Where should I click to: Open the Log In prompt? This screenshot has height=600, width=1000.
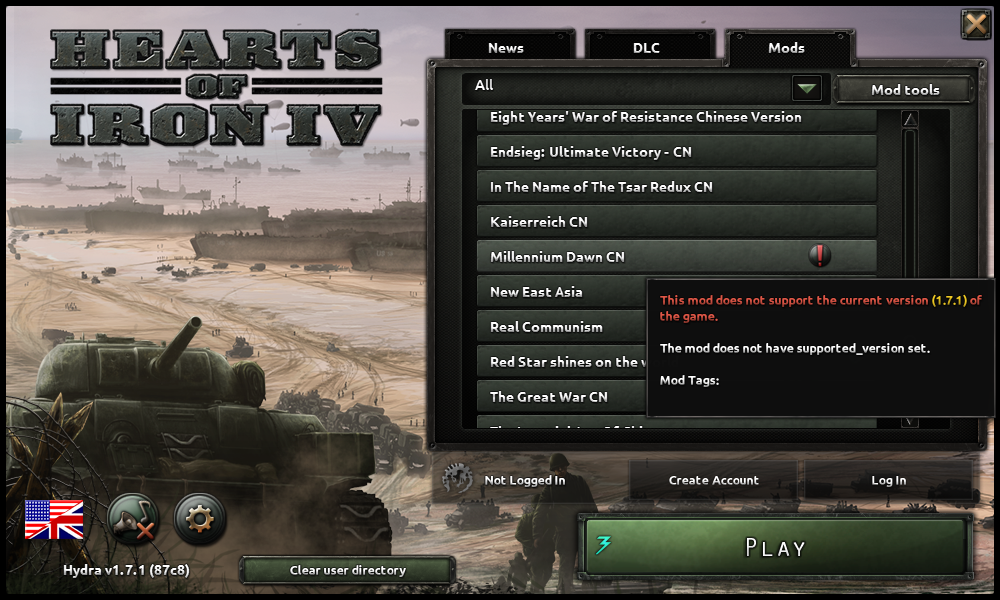click(x=888, y=480)
